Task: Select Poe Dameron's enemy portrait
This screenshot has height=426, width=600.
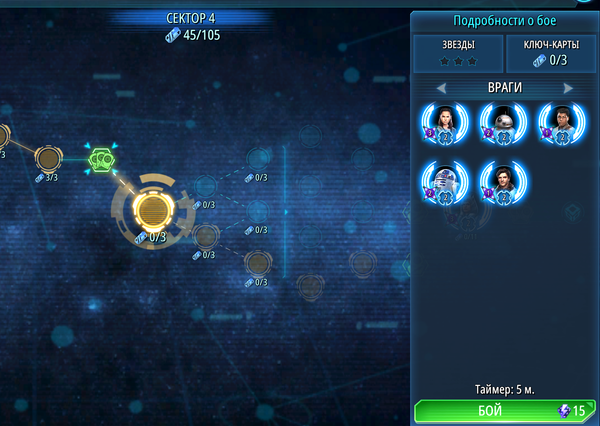Action: (x=502, y=182)
